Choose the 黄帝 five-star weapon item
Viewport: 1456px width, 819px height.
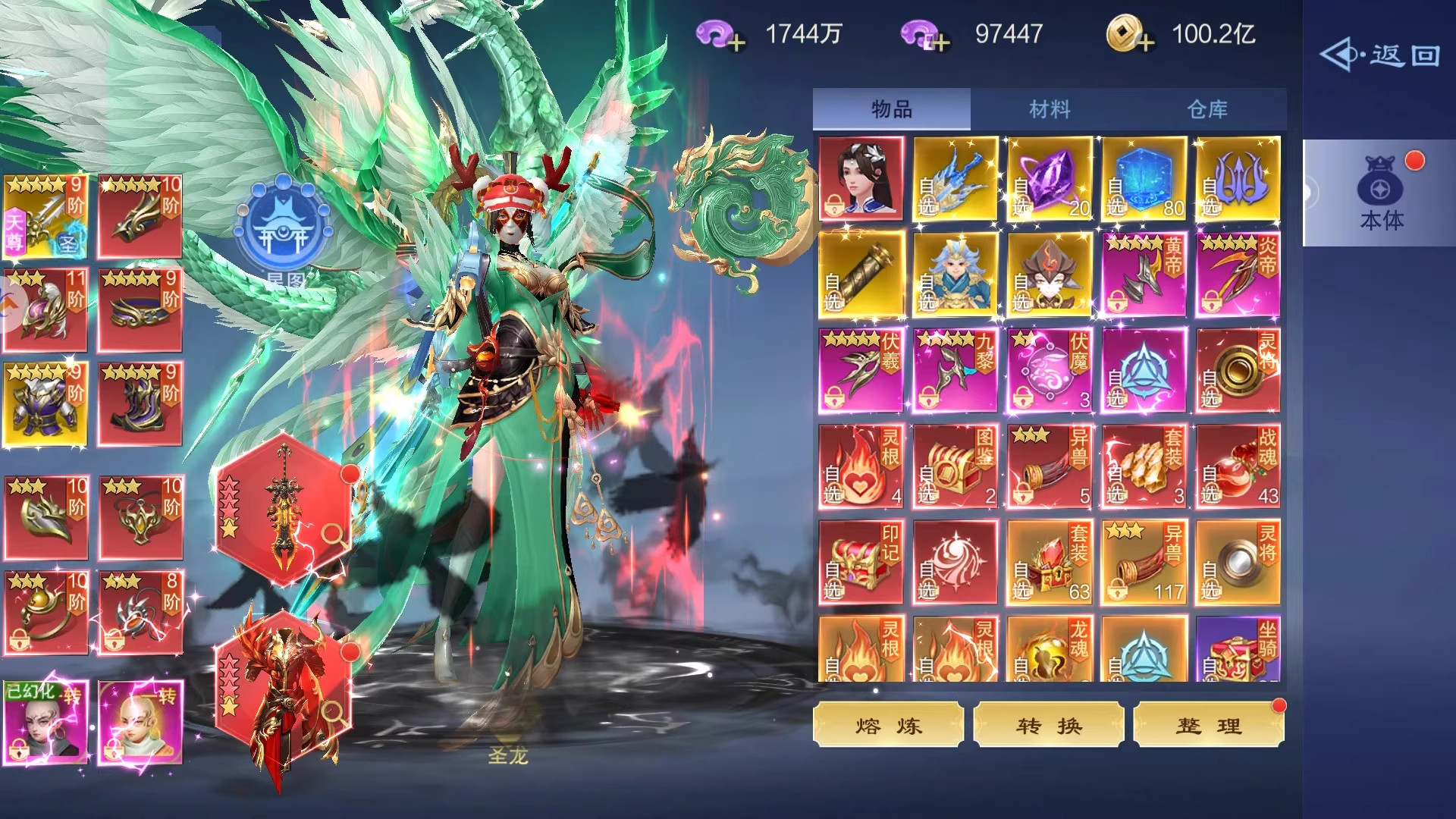click(x=1144, y=275)
